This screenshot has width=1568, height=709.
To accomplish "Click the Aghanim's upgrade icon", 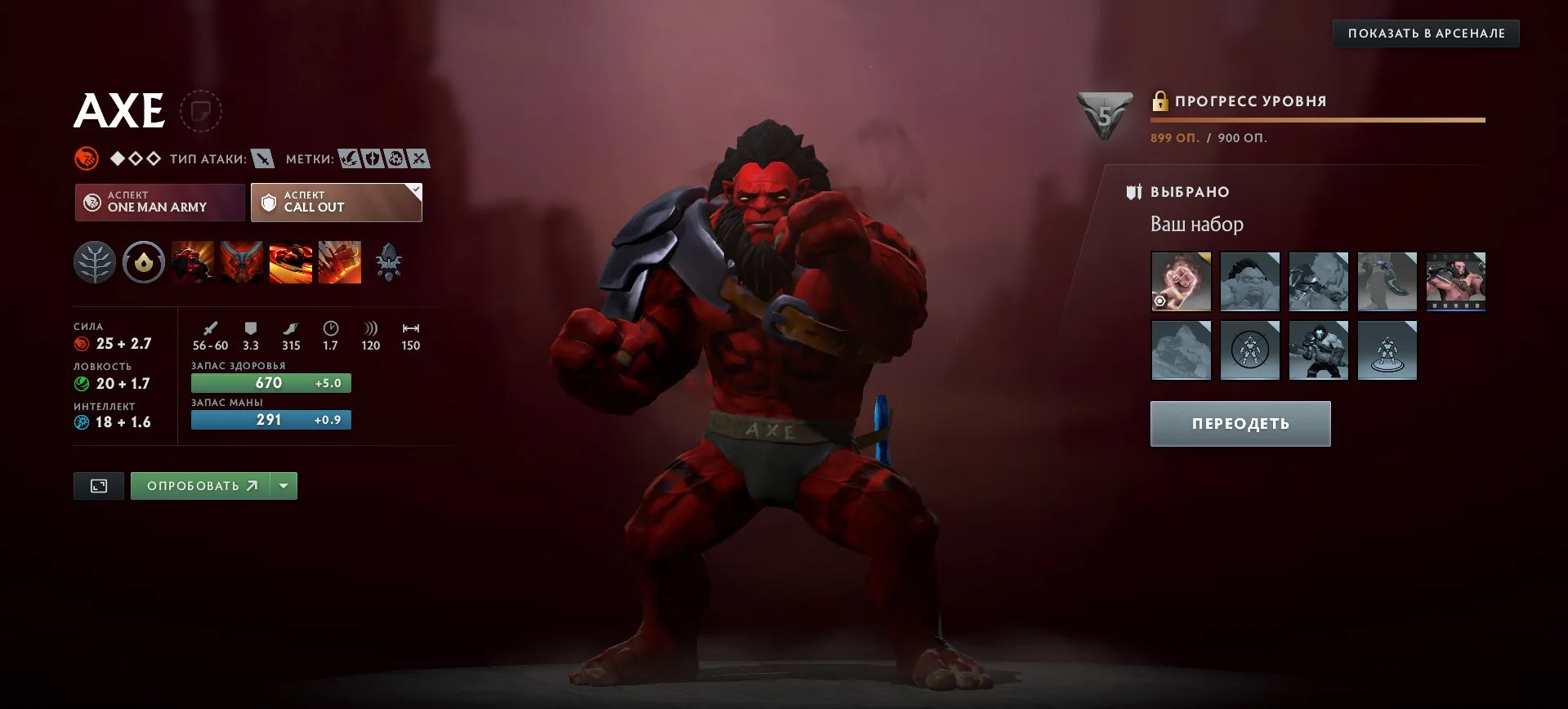I will click(x=390, y=262).
